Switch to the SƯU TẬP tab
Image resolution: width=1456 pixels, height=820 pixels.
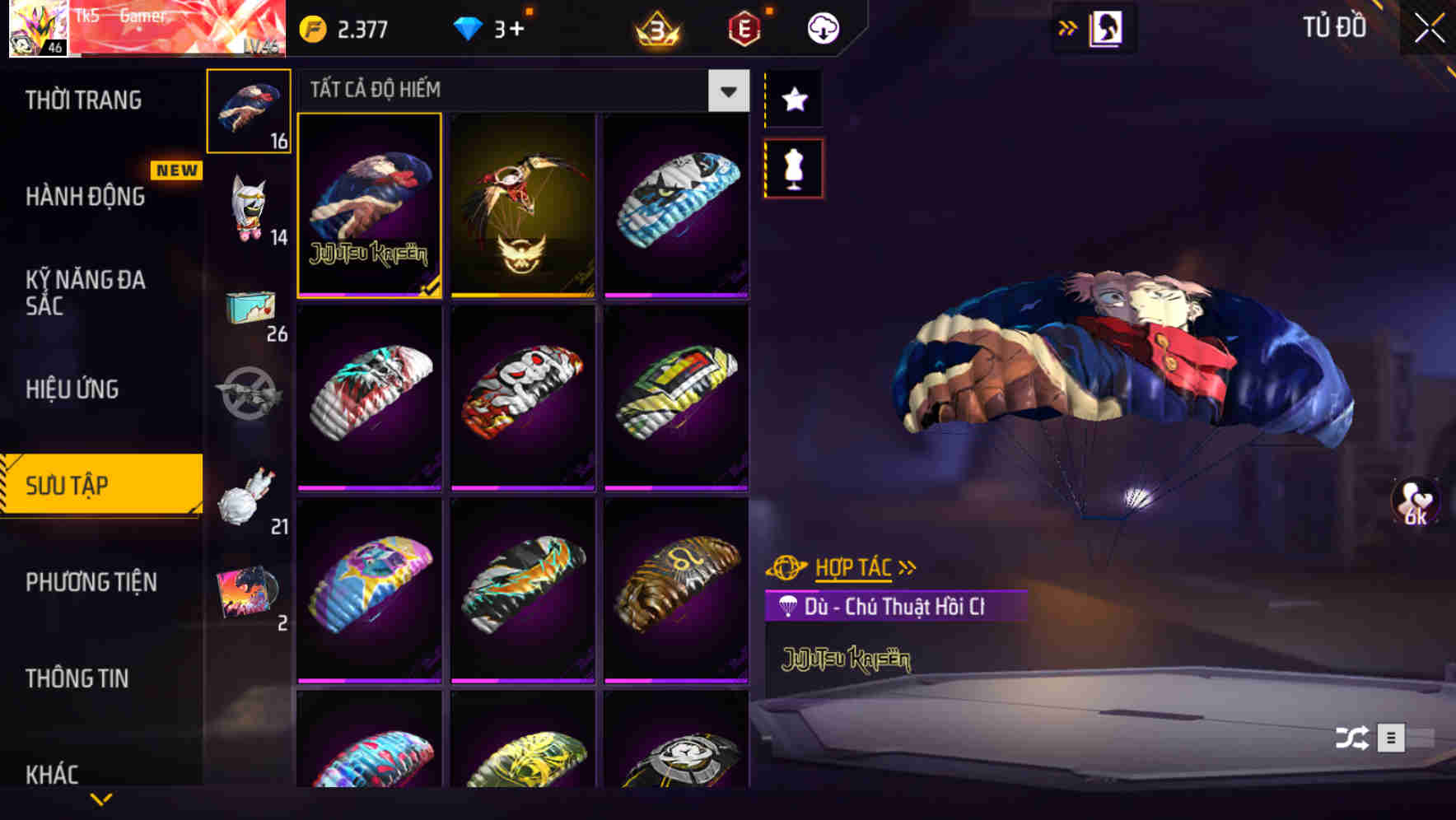99,485
